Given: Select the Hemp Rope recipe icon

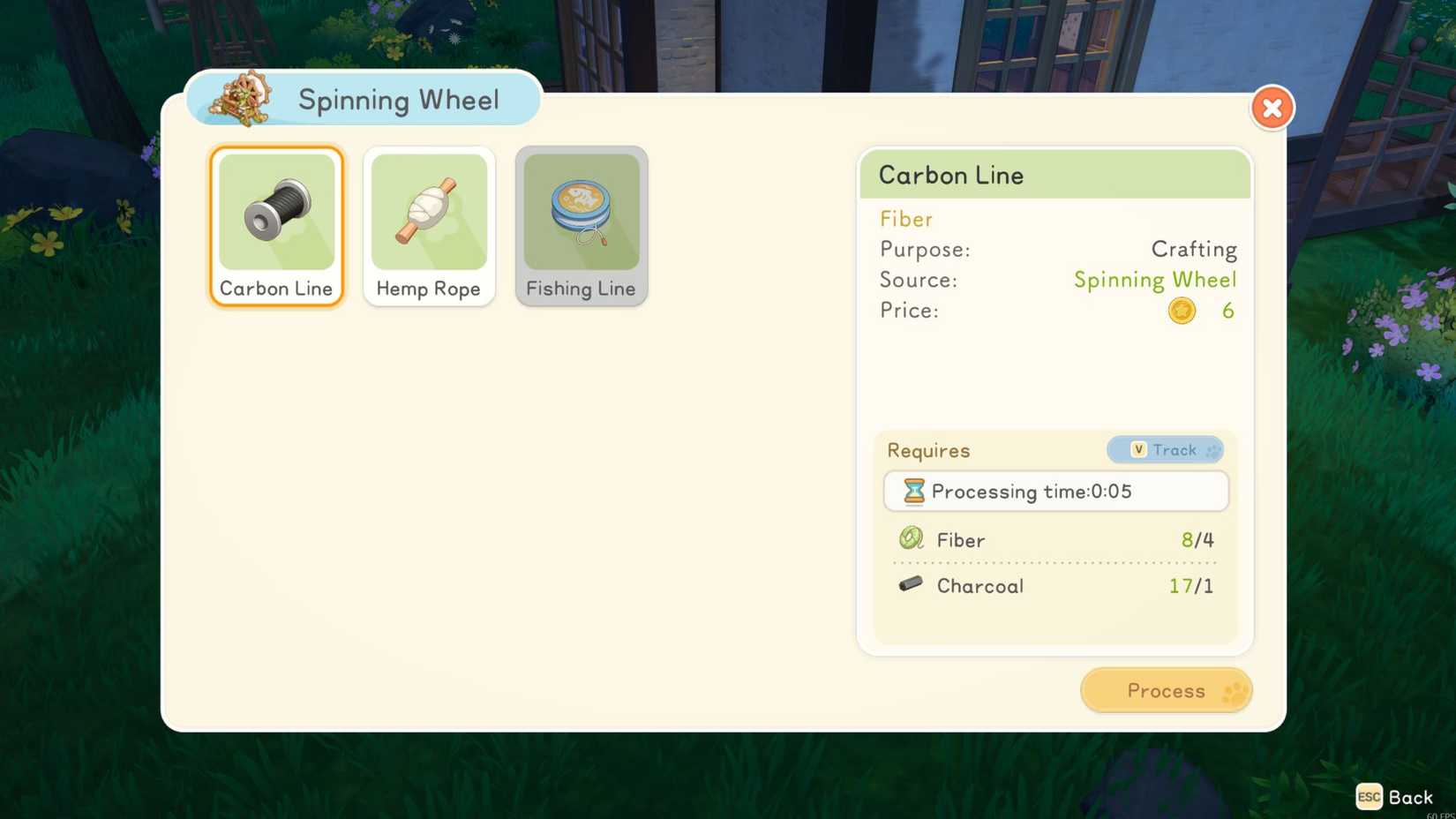Looking at the screenshot, I should [x=429, y=212].
